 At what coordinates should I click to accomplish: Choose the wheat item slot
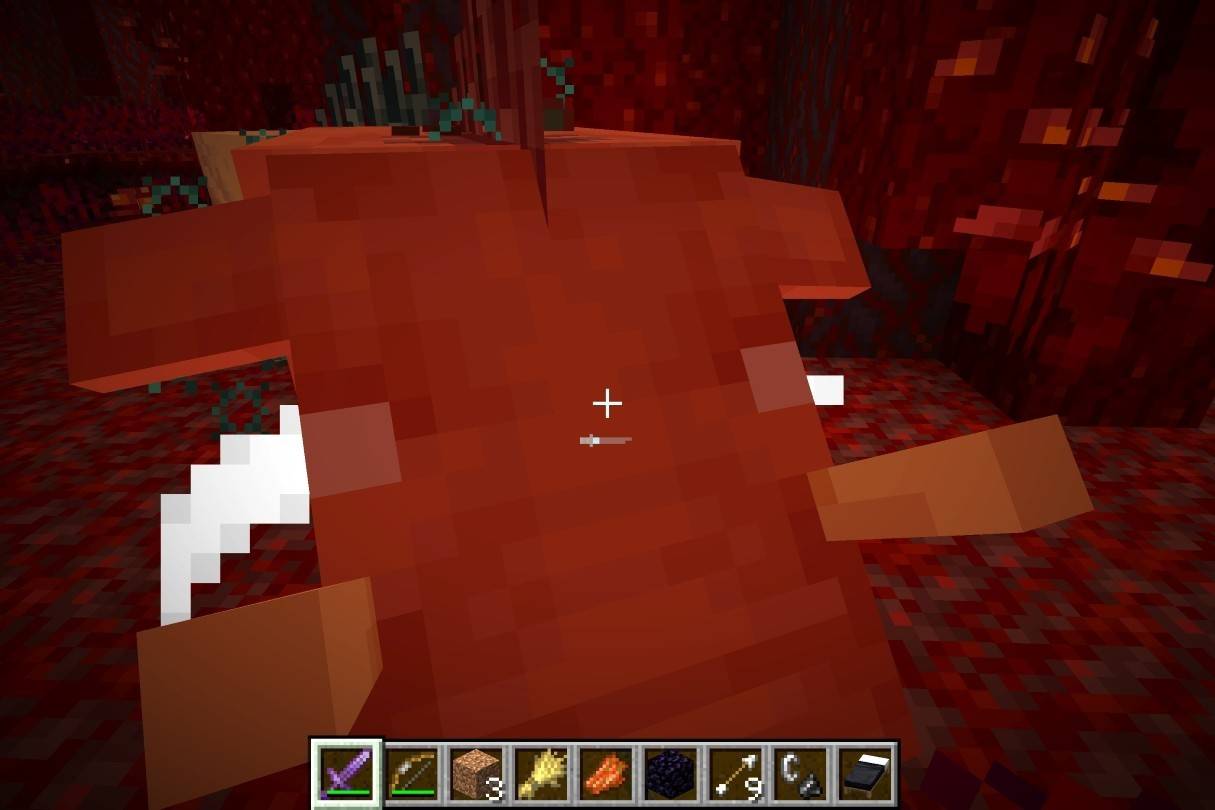tap(540, 773)
